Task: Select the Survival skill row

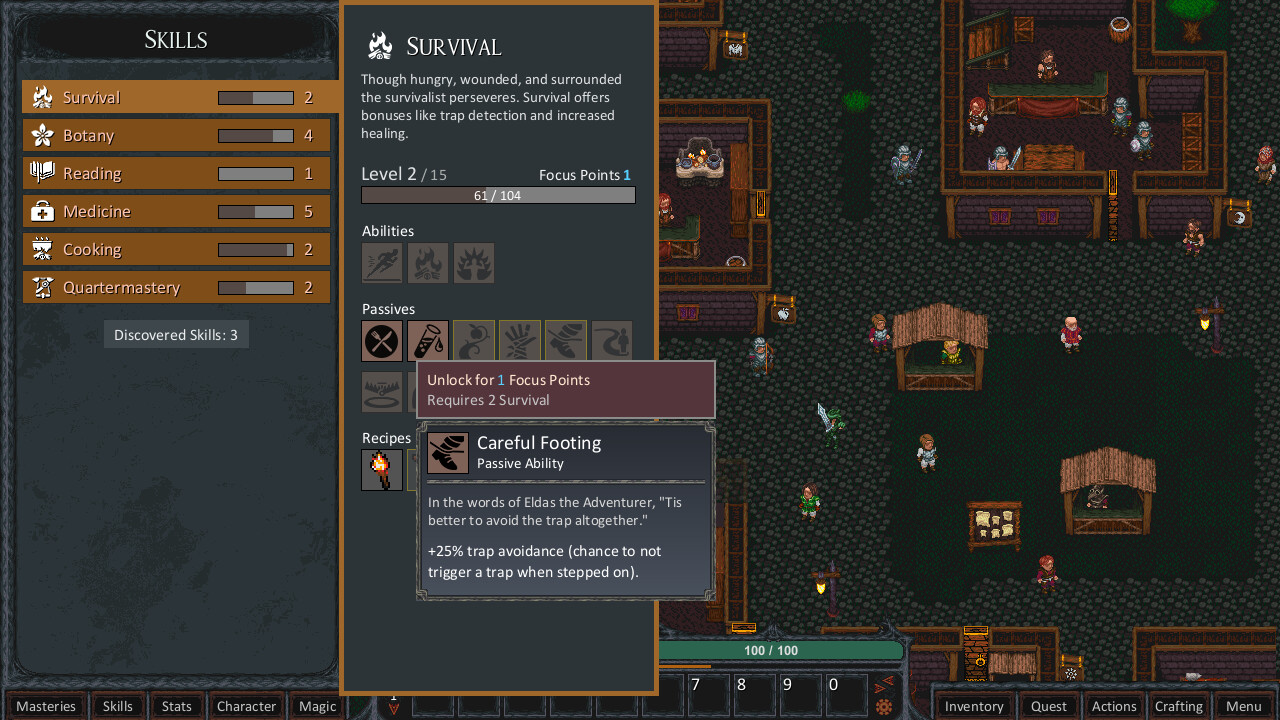Action: click(x=176, y=97)
